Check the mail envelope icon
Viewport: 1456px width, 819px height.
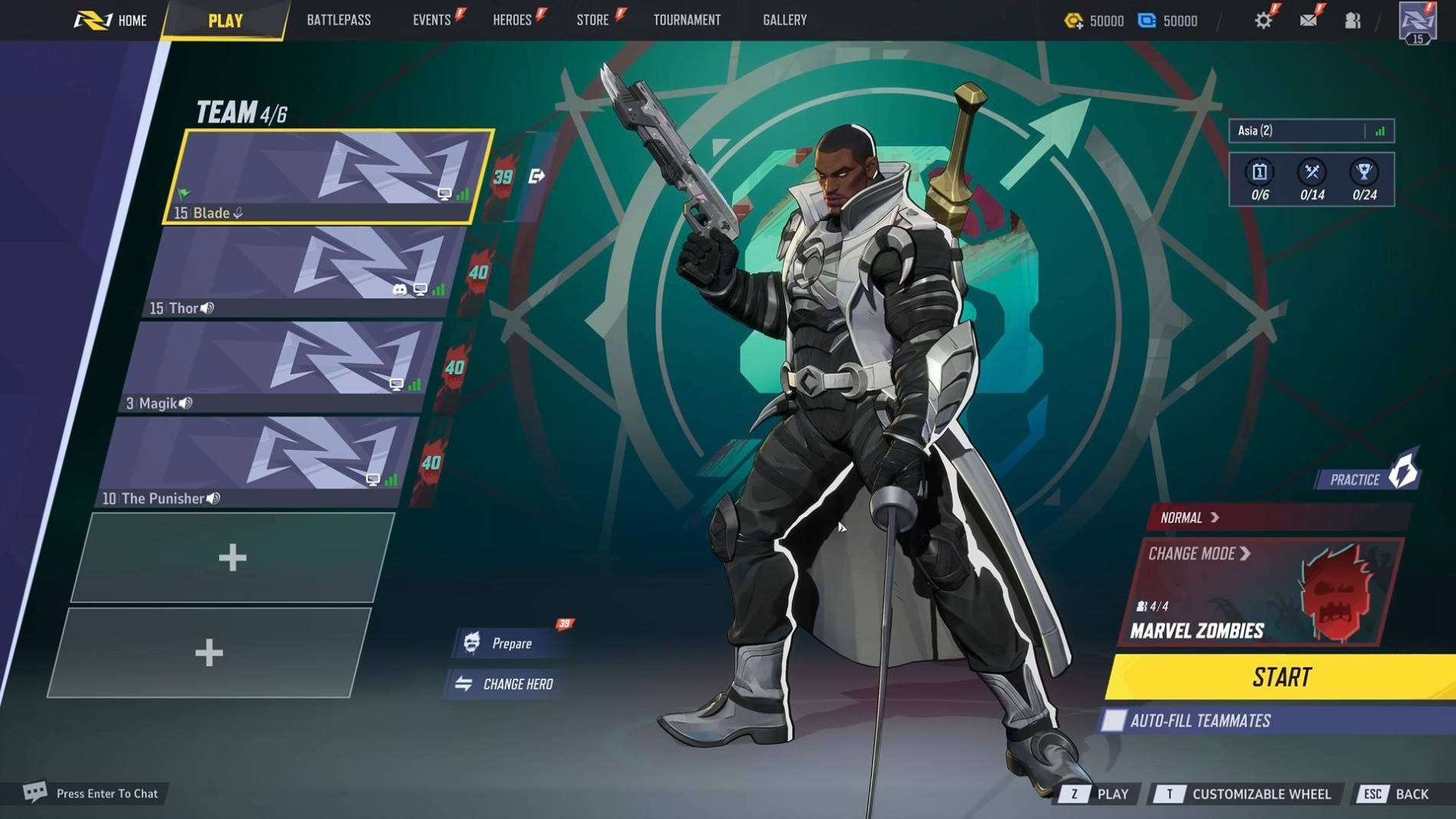coord(1308,20)
